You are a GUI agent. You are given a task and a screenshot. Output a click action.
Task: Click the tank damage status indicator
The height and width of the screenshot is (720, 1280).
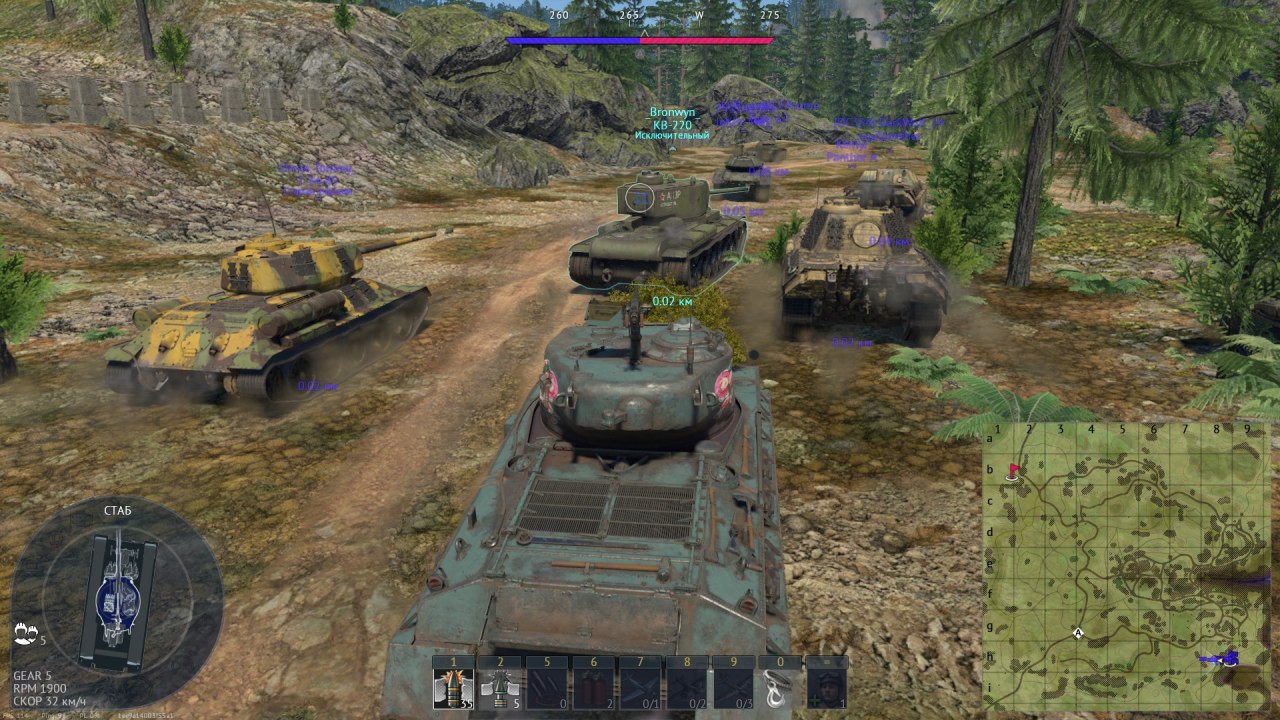pyautogui.click(x=118, y=600)
